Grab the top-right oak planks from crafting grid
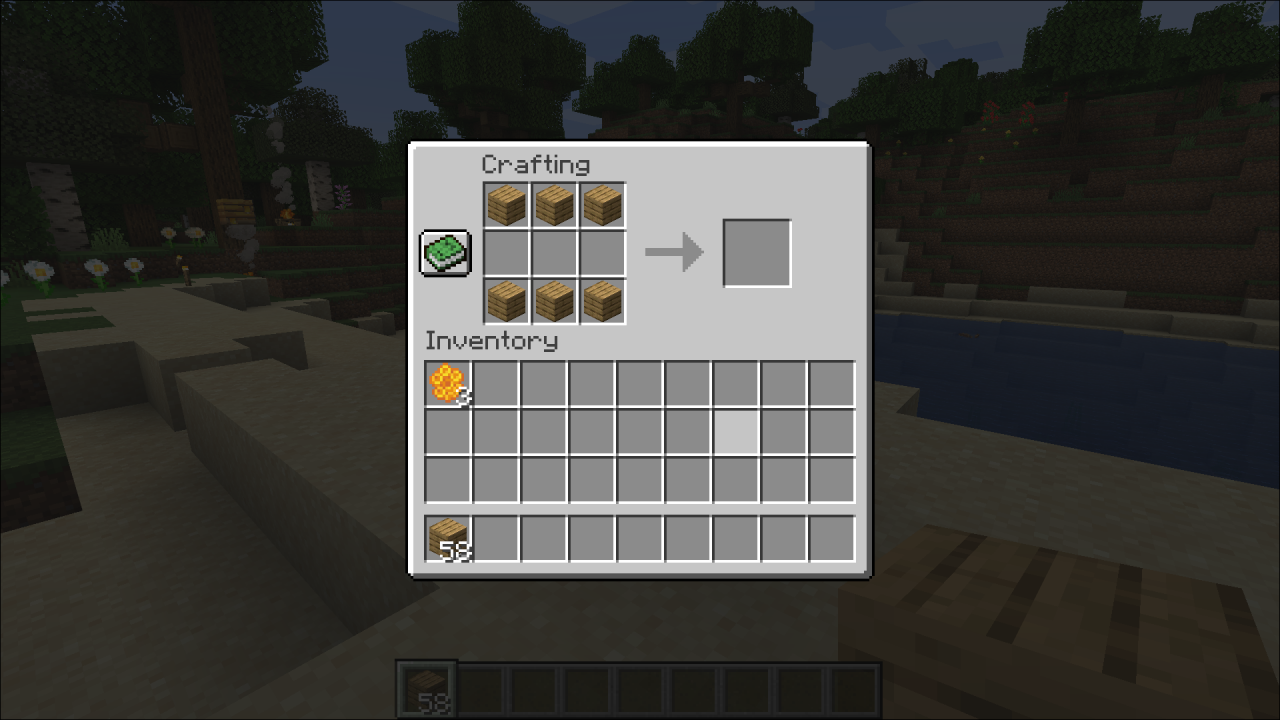This screenshot has width=1280, height=720. (x=602, y=204)
